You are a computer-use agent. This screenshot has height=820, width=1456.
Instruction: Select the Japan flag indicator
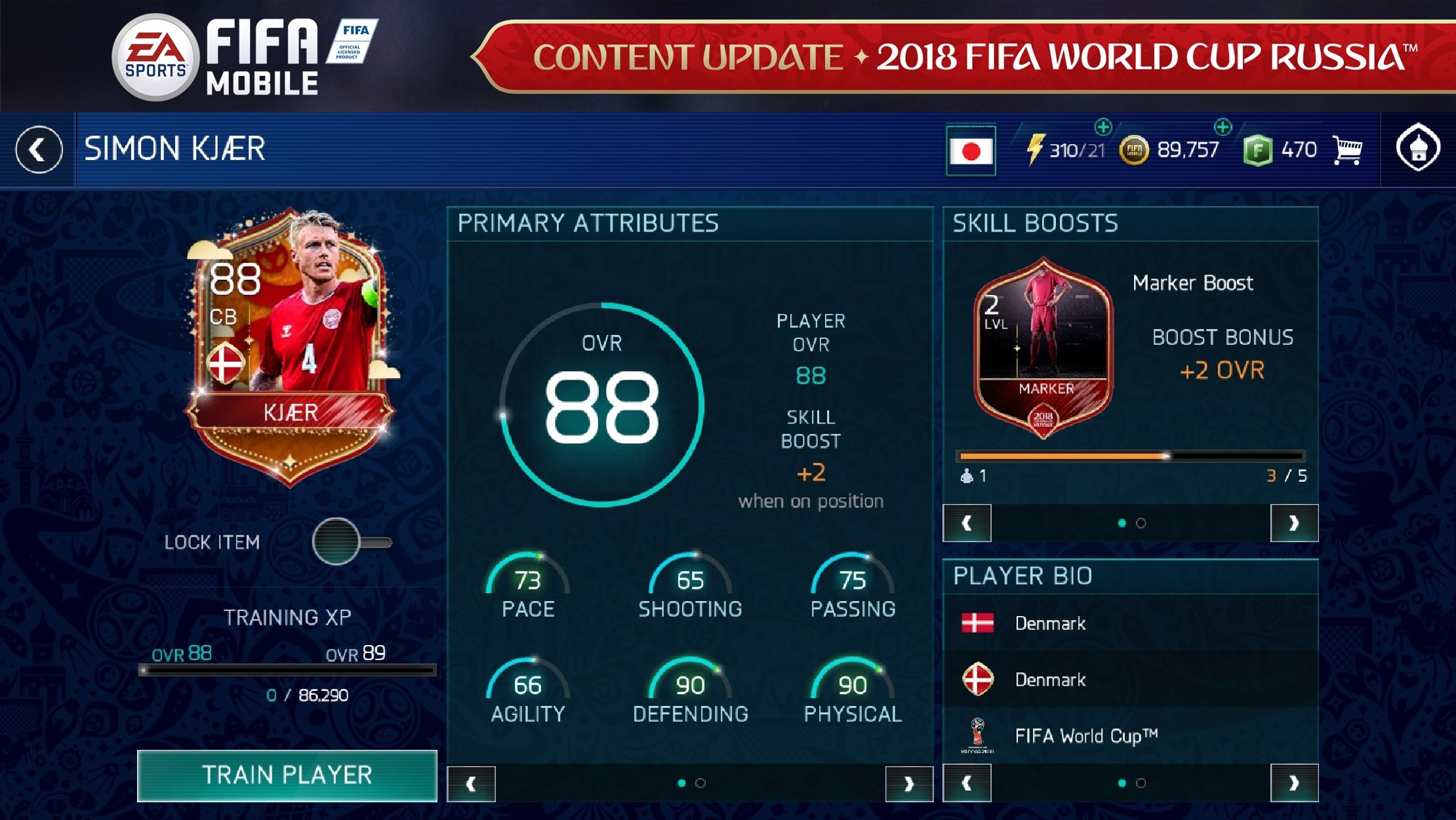coord(970,149)
